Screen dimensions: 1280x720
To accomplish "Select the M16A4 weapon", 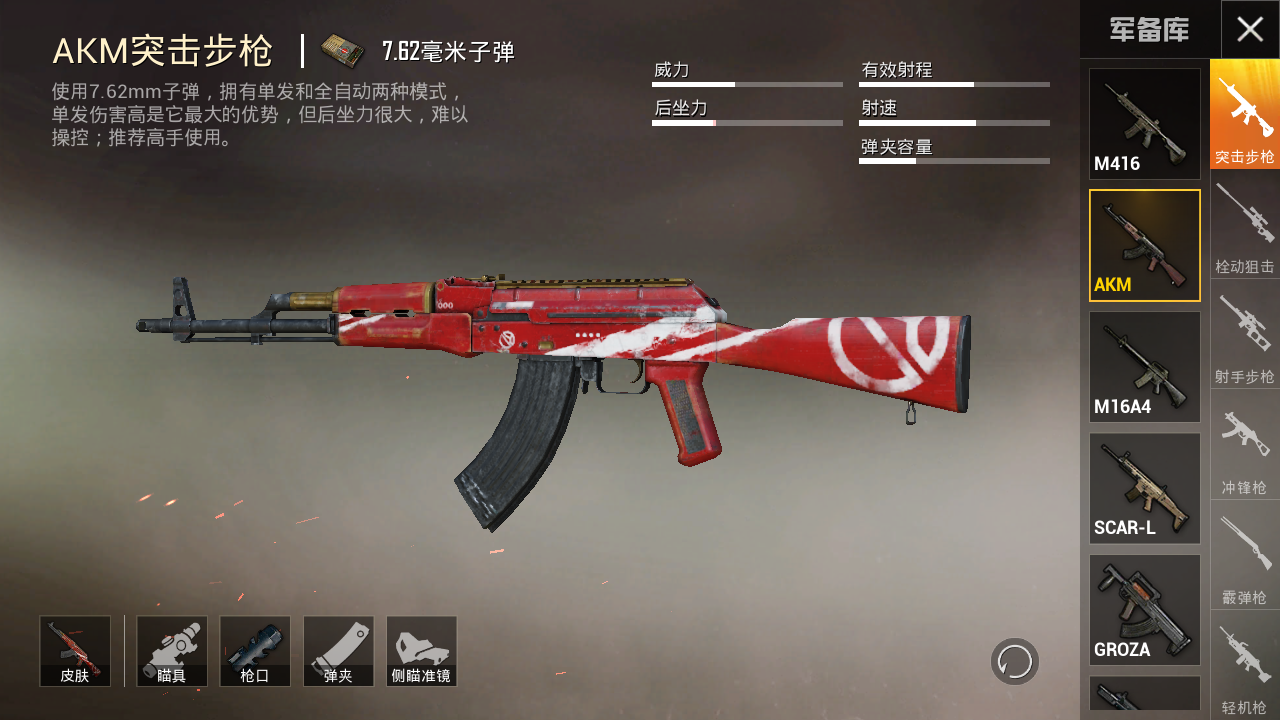I will coord(1144,366).
